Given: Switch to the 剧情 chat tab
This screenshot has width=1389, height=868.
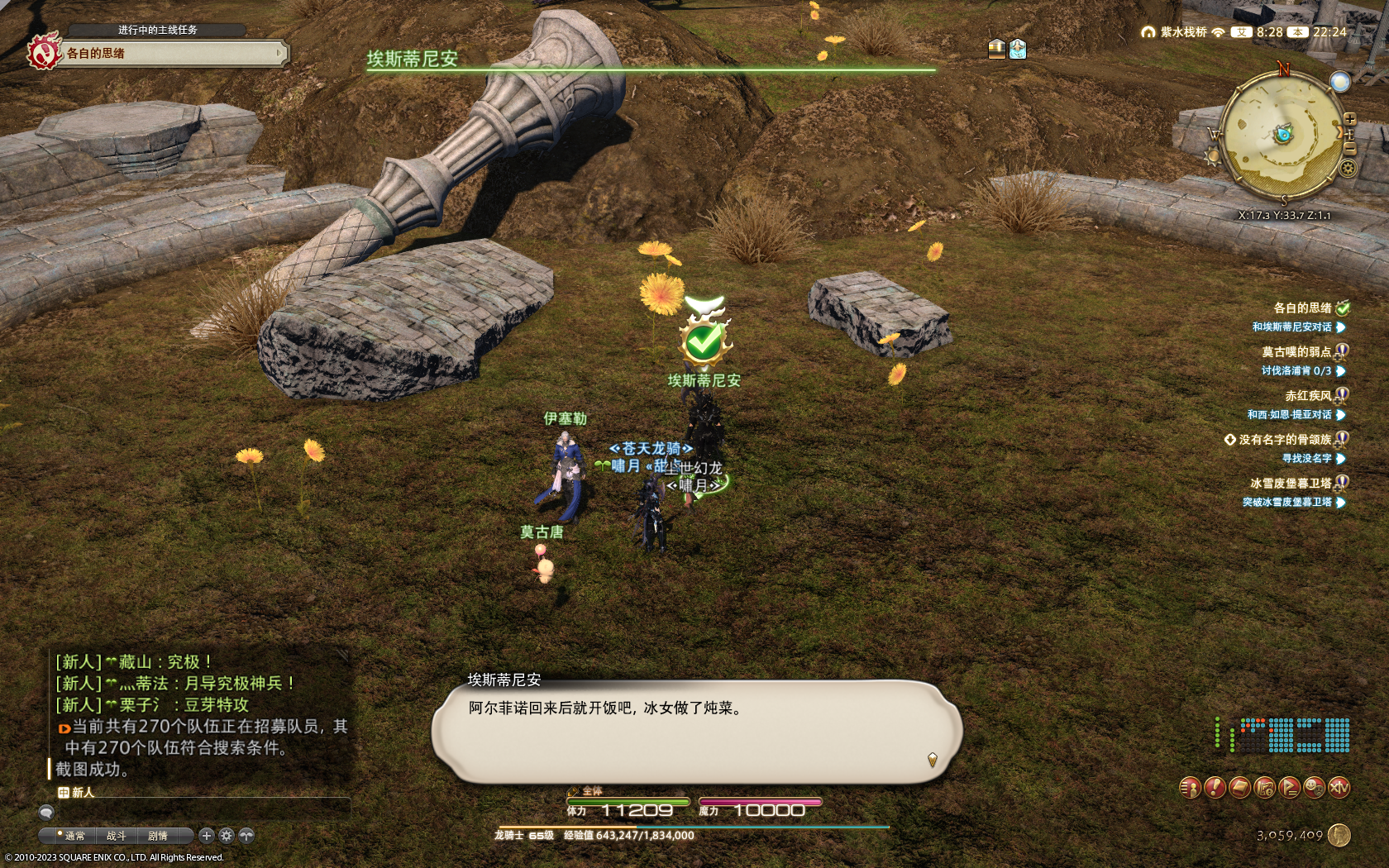Looking at the screenshot, I should [x=157, y=836].
